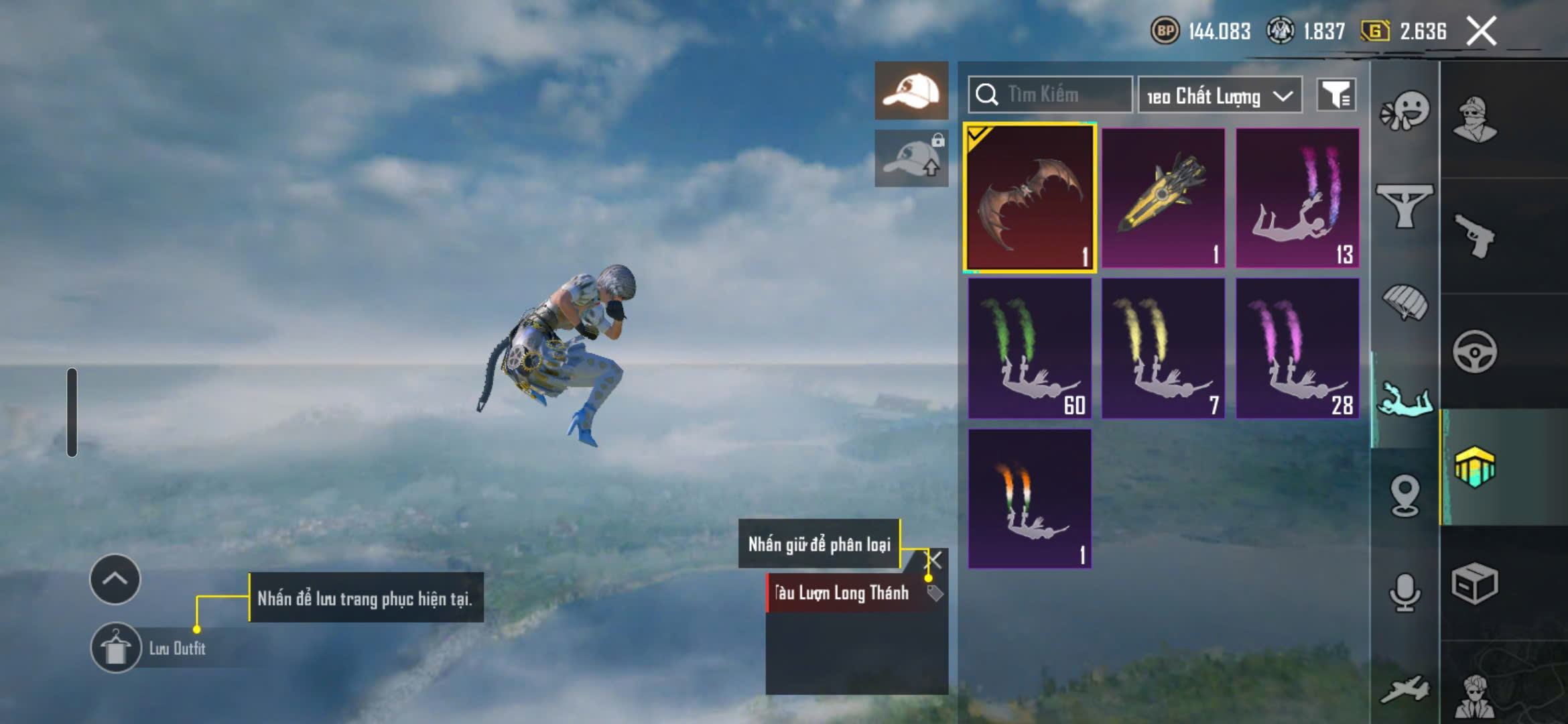Open the Chất Lượng sort dropdown
The height and width of the screenshot is (724, 1568).
(1220, 96)
